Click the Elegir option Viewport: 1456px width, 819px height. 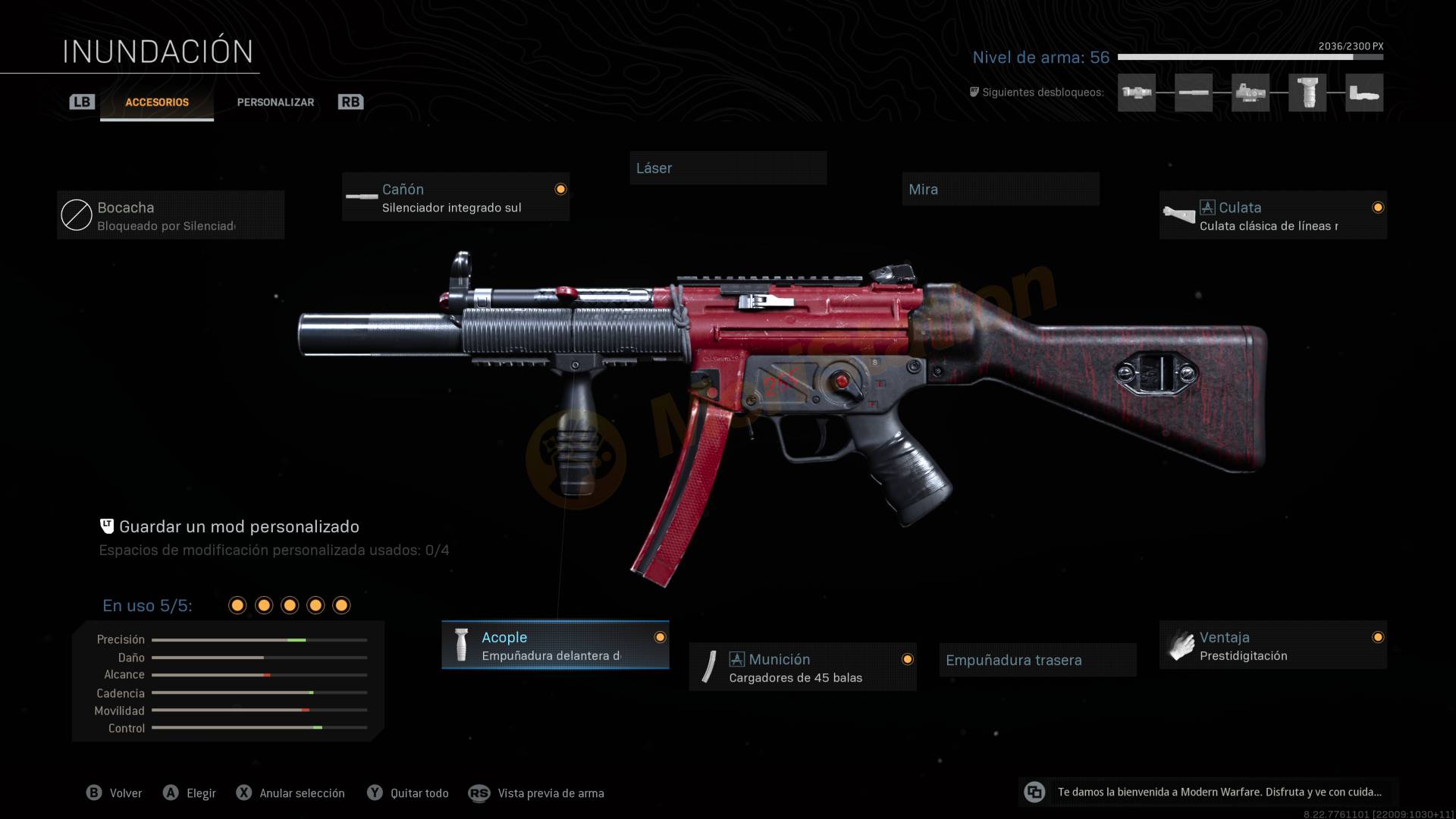tap(190, 793)
